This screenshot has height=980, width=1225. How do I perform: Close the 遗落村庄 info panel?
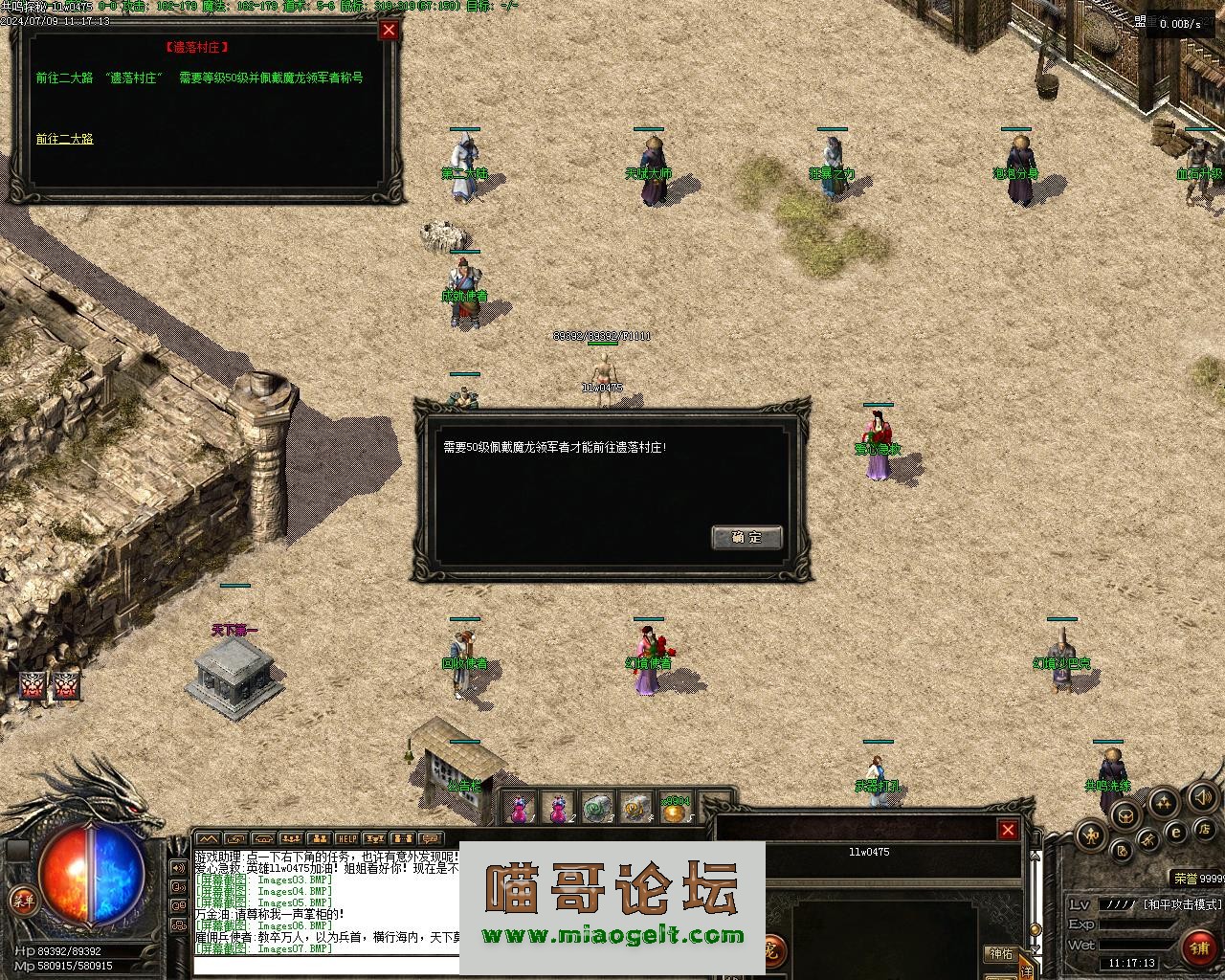click(x=389, y=30)
